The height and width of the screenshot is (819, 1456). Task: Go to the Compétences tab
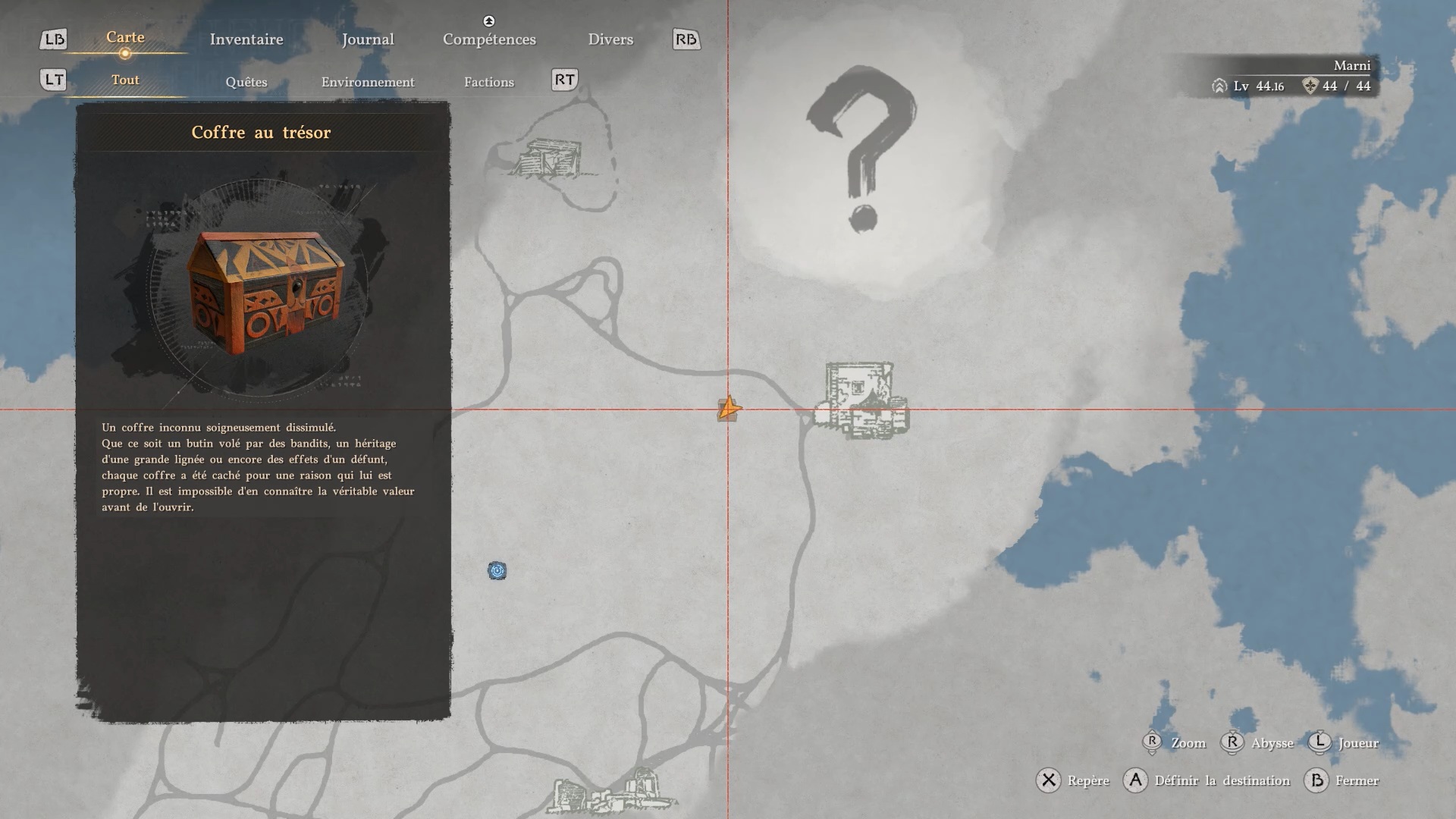pyautogui.click(x=489, y=39)
